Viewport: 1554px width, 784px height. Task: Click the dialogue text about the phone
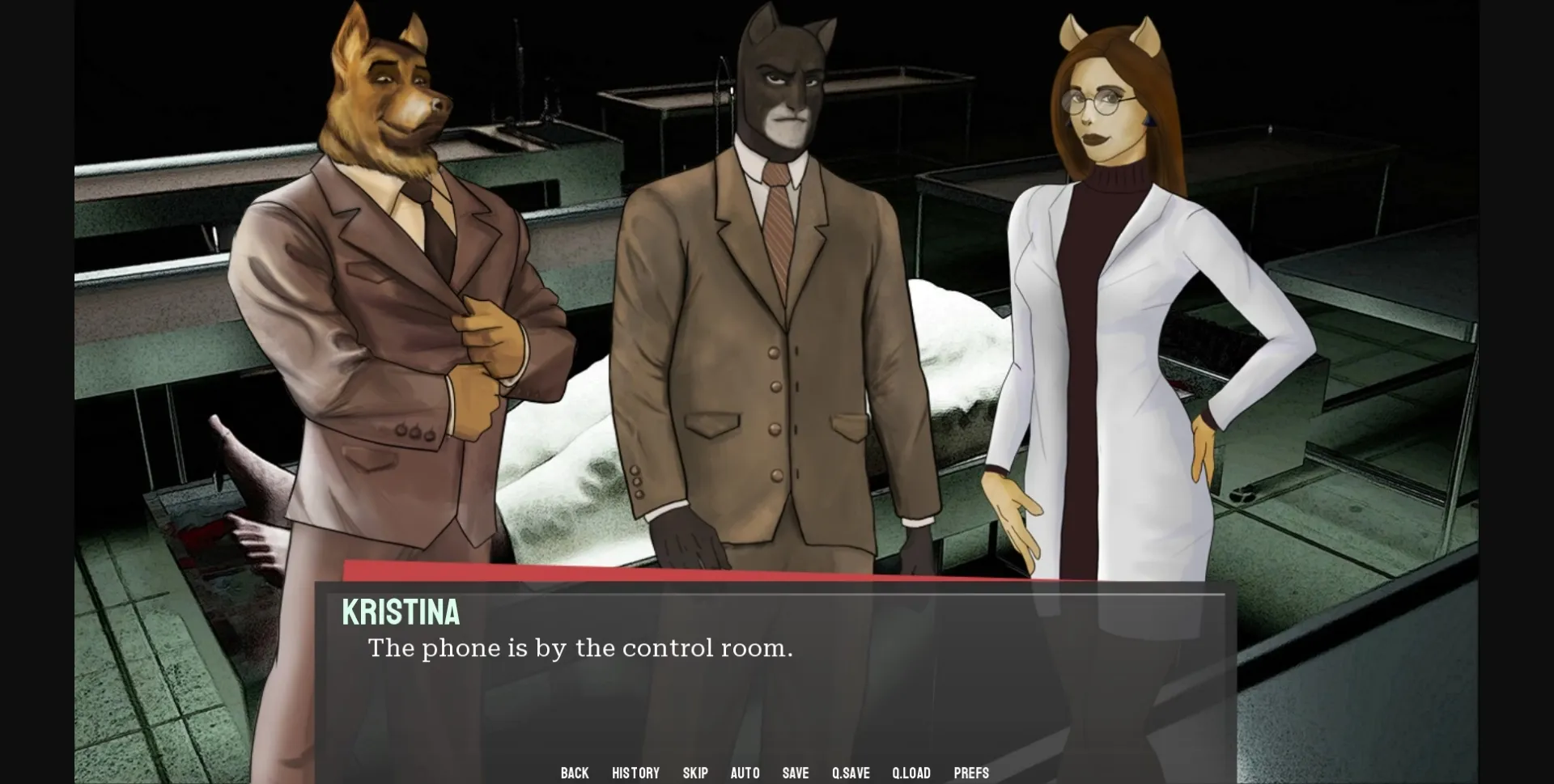pyautogui.click(x=580, y=647)
